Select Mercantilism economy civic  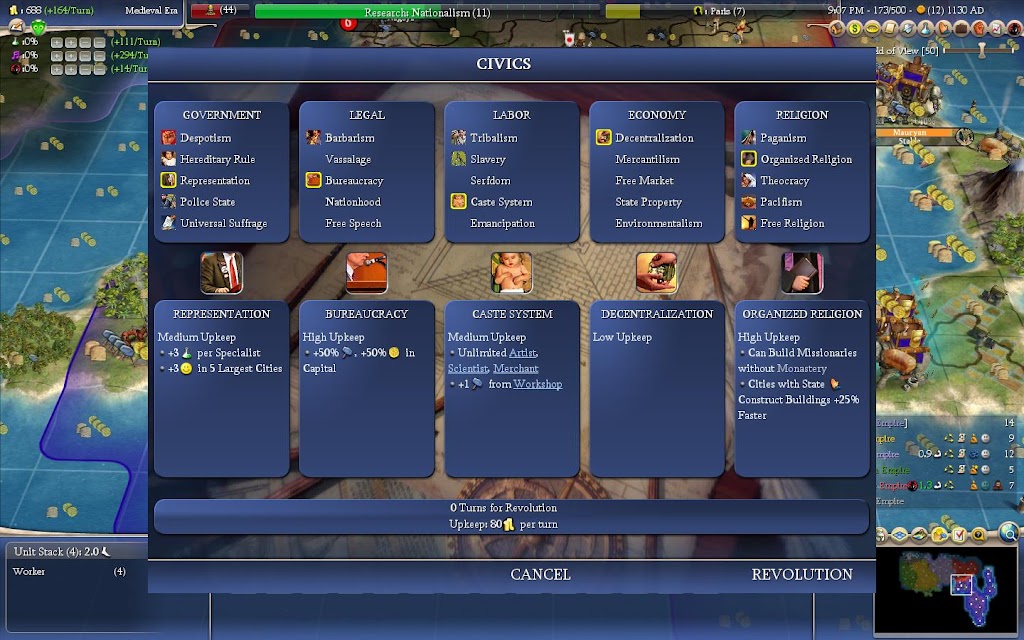[x=647, y=159]
